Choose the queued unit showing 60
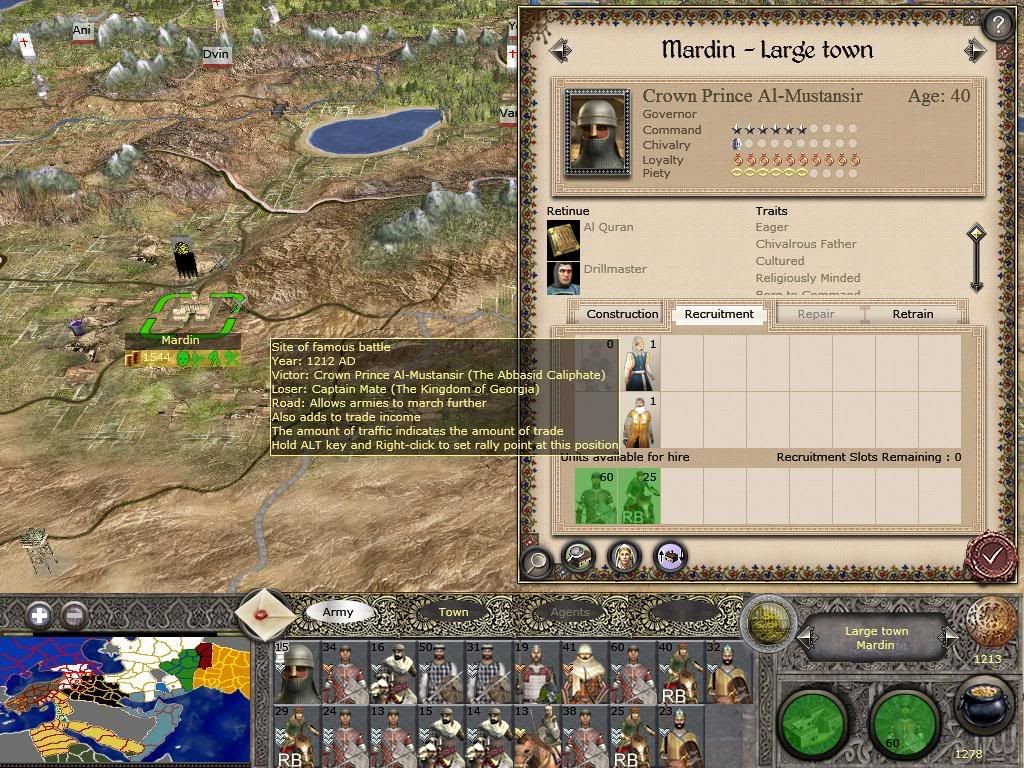 [x=596, y=496]
